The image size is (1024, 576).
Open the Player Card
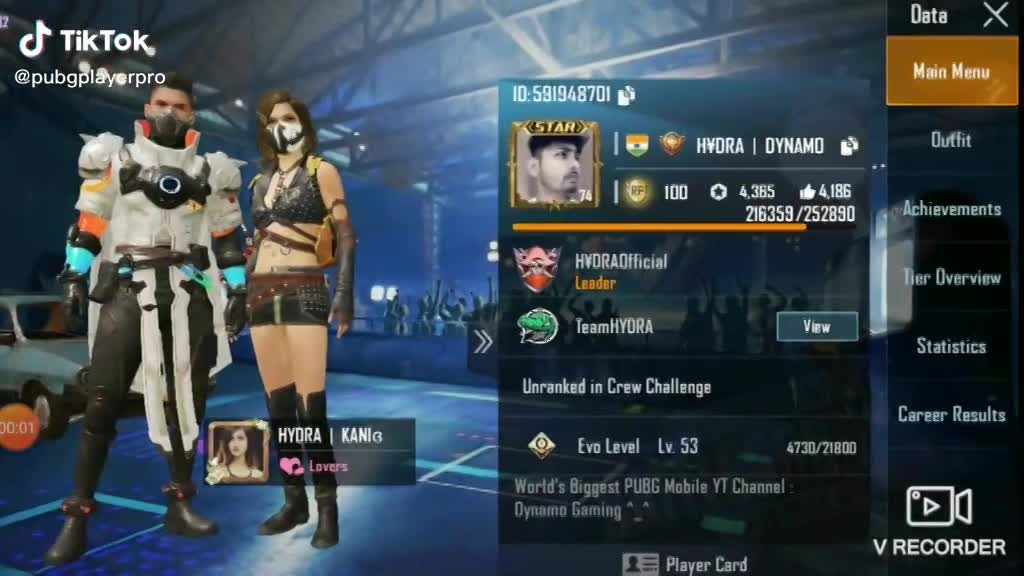(x=685, y=564)
